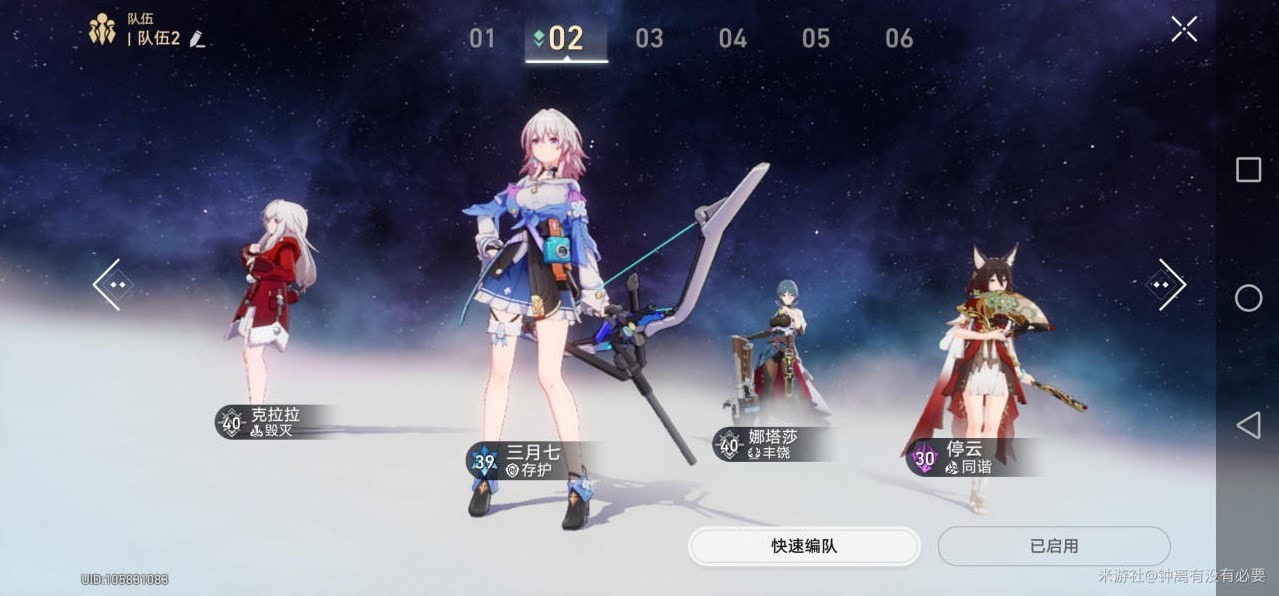This screenshot has height=596, width=1279.
Task: Go to team tab 06
Action: 898,39
